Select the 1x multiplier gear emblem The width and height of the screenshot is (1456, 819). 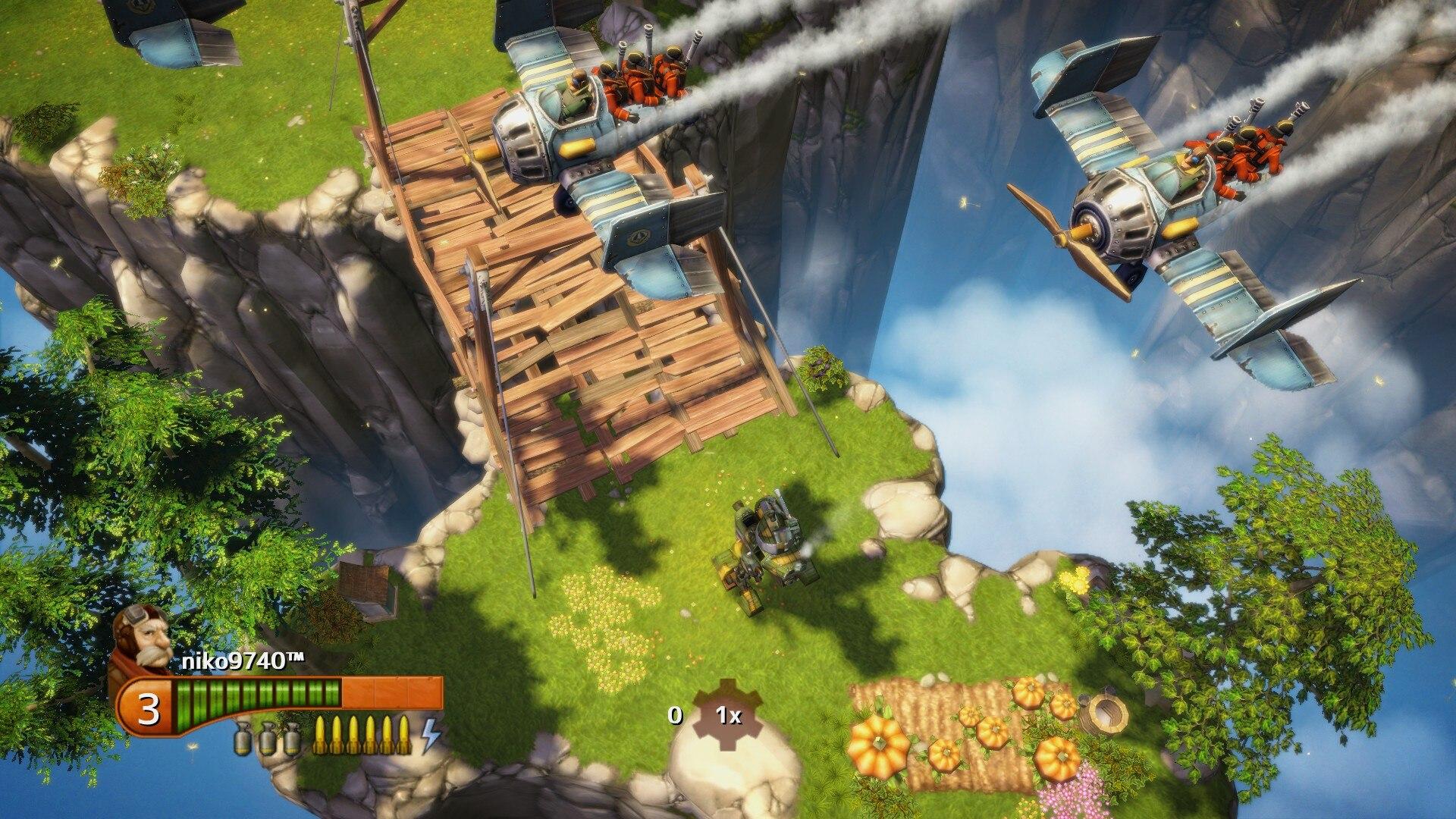(728, 714)
